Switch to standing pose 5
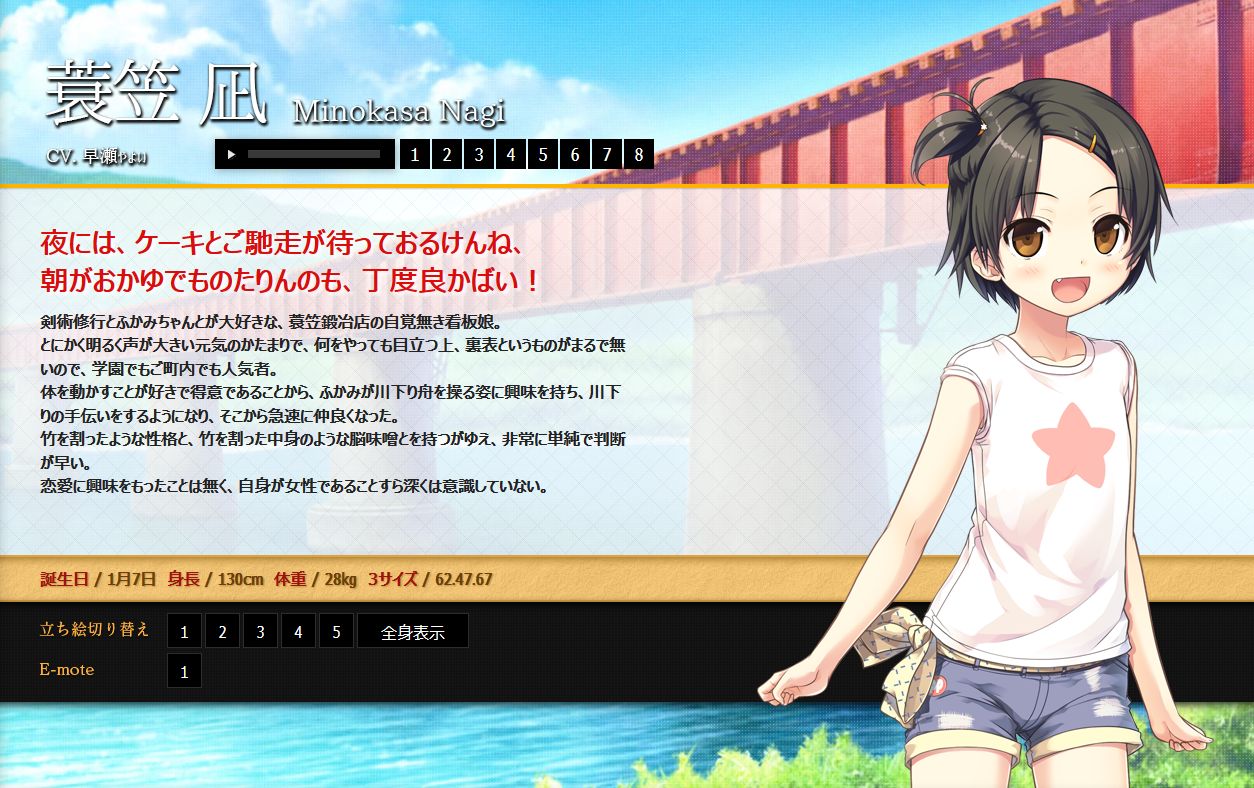Image resolution: width=1254 pixels, height=788 pixels. coord(336,631)
